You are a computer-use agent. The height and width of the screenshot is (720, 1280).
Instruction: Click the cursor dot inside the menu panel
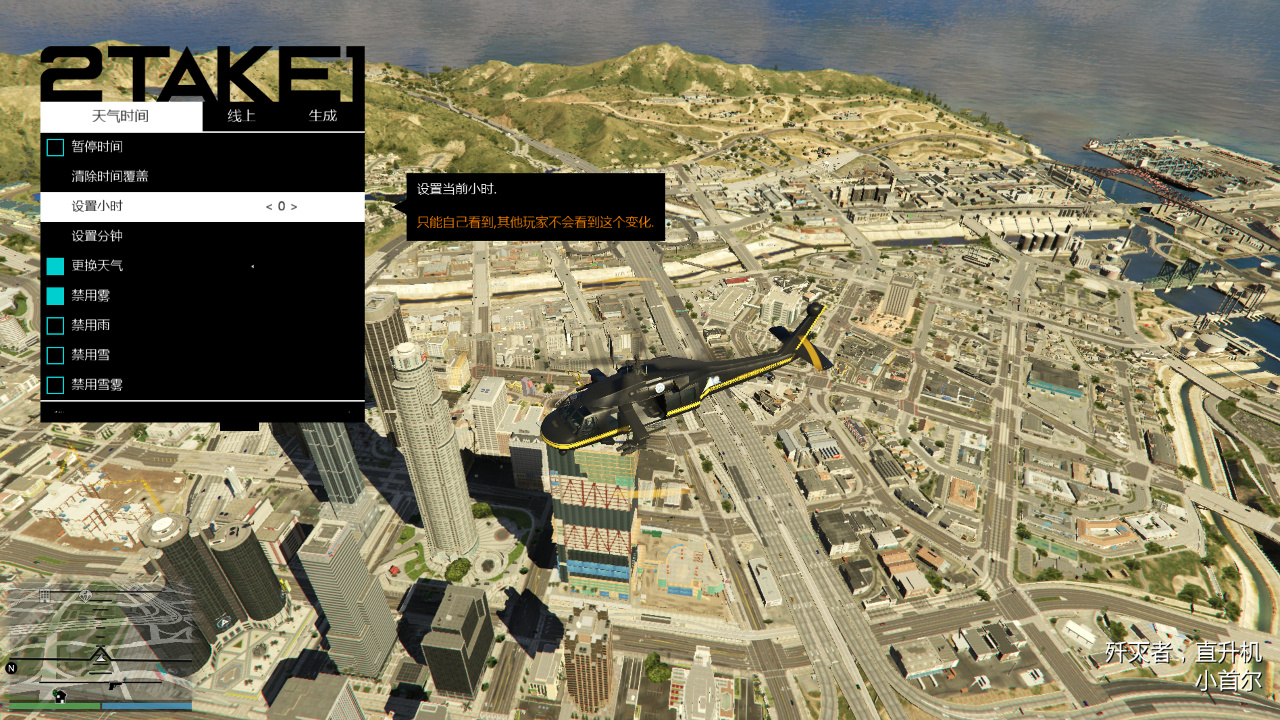click(252, 267)
